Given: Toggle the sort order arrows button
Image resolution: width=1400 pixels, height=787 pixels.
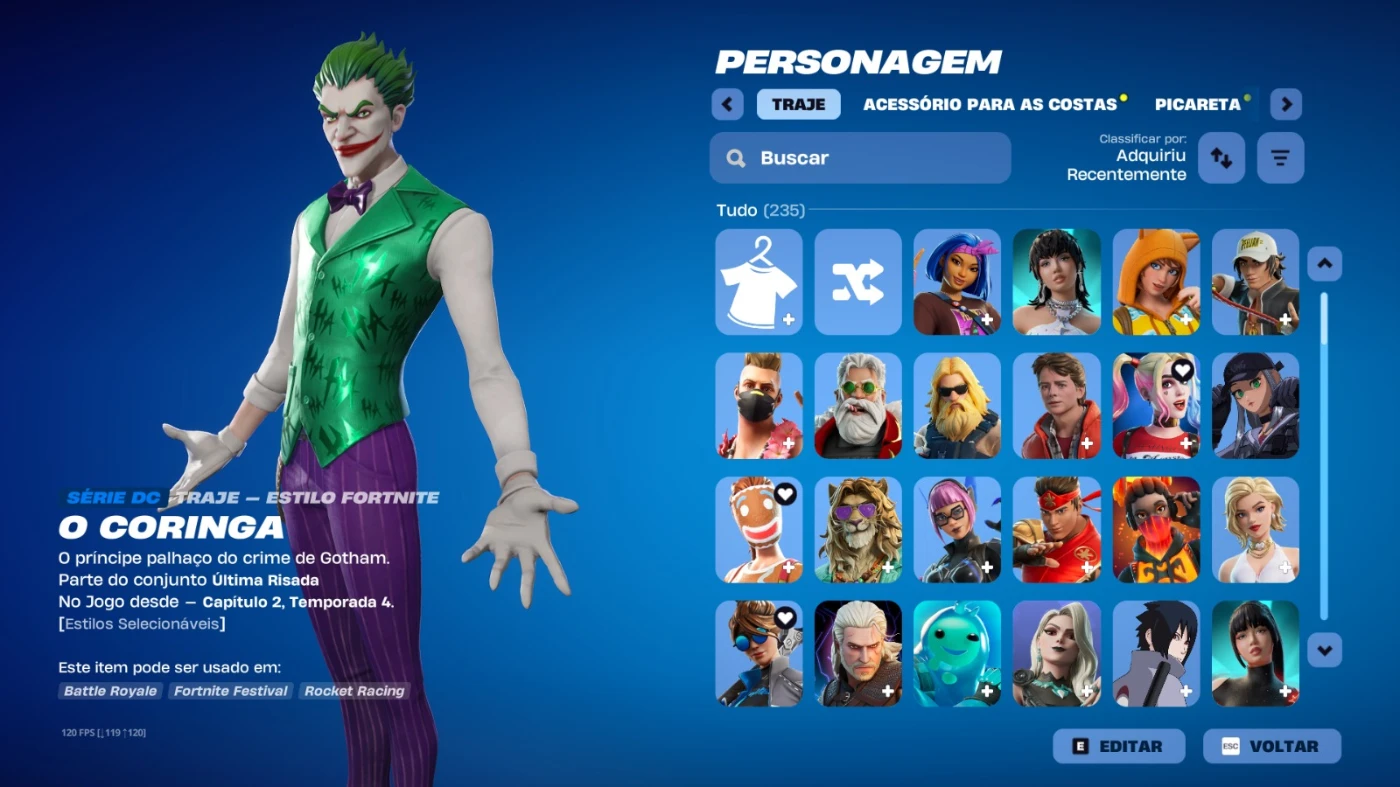Looking at the screenshot, I should click(1221, 158).
